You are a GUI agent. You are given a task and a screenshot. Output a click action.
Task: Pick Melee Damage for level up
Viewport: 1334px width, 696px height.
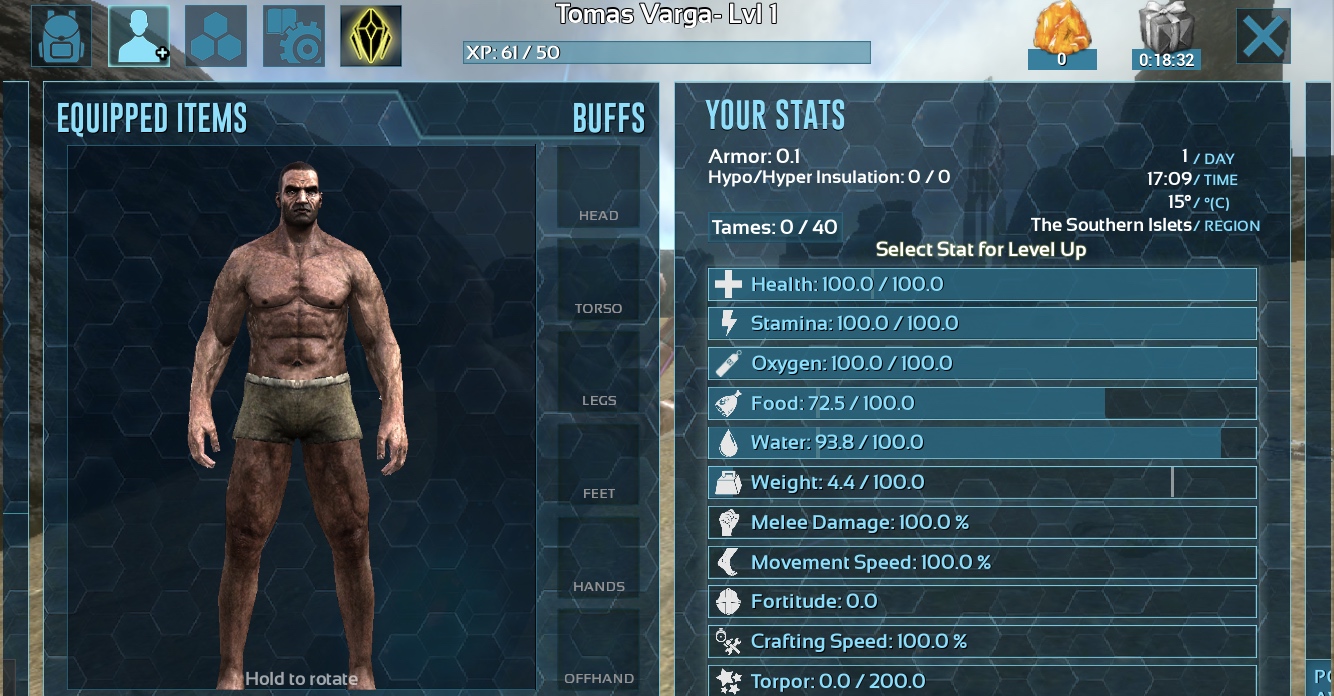click(x=982, y=523)
